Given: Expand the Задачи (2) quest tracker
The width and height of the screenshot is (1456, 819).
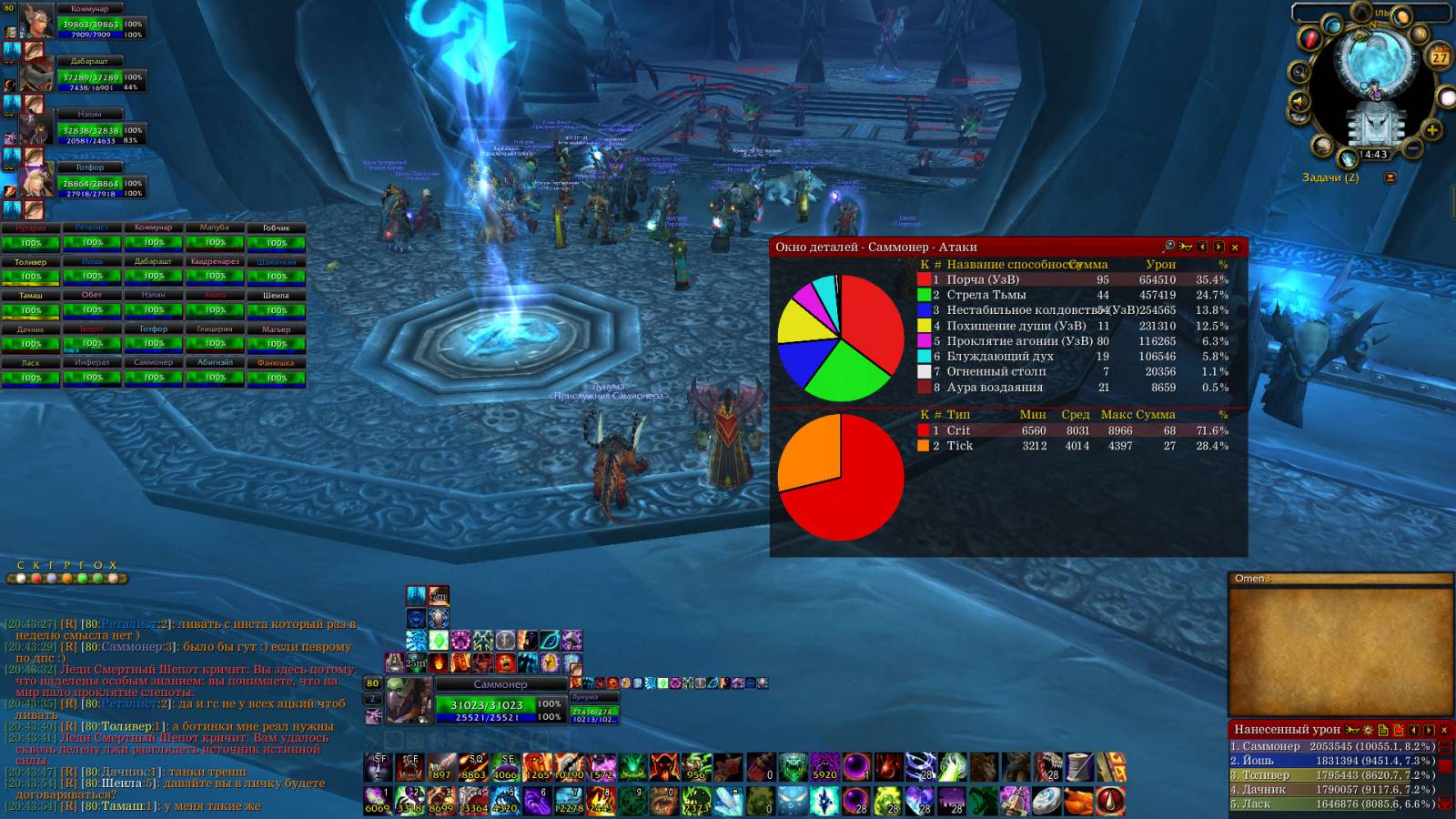Looking at the screenshot, I should [1390, 177].
